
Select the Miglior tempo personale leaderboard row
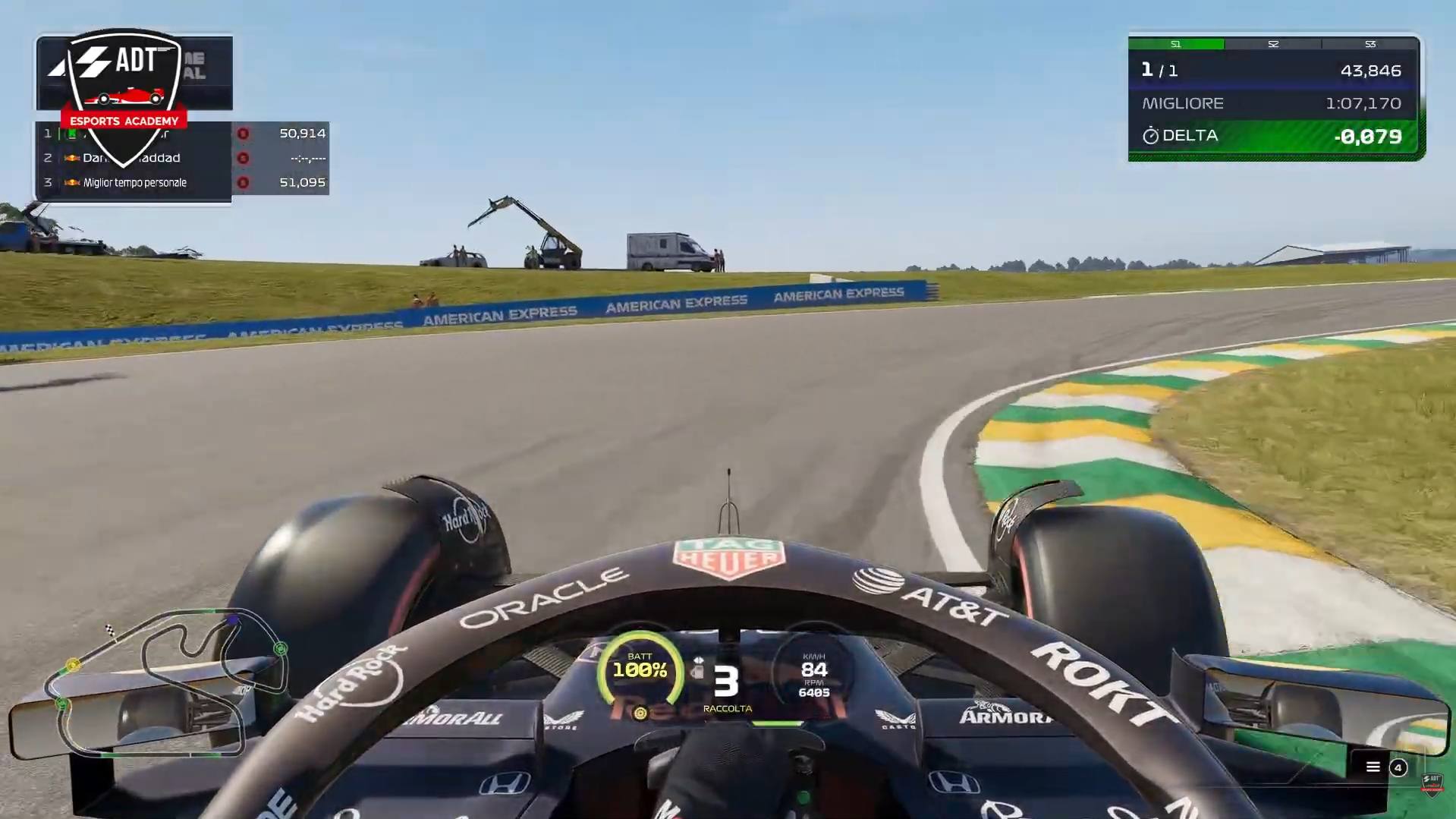pyautogui.click(x=182, y=183)
